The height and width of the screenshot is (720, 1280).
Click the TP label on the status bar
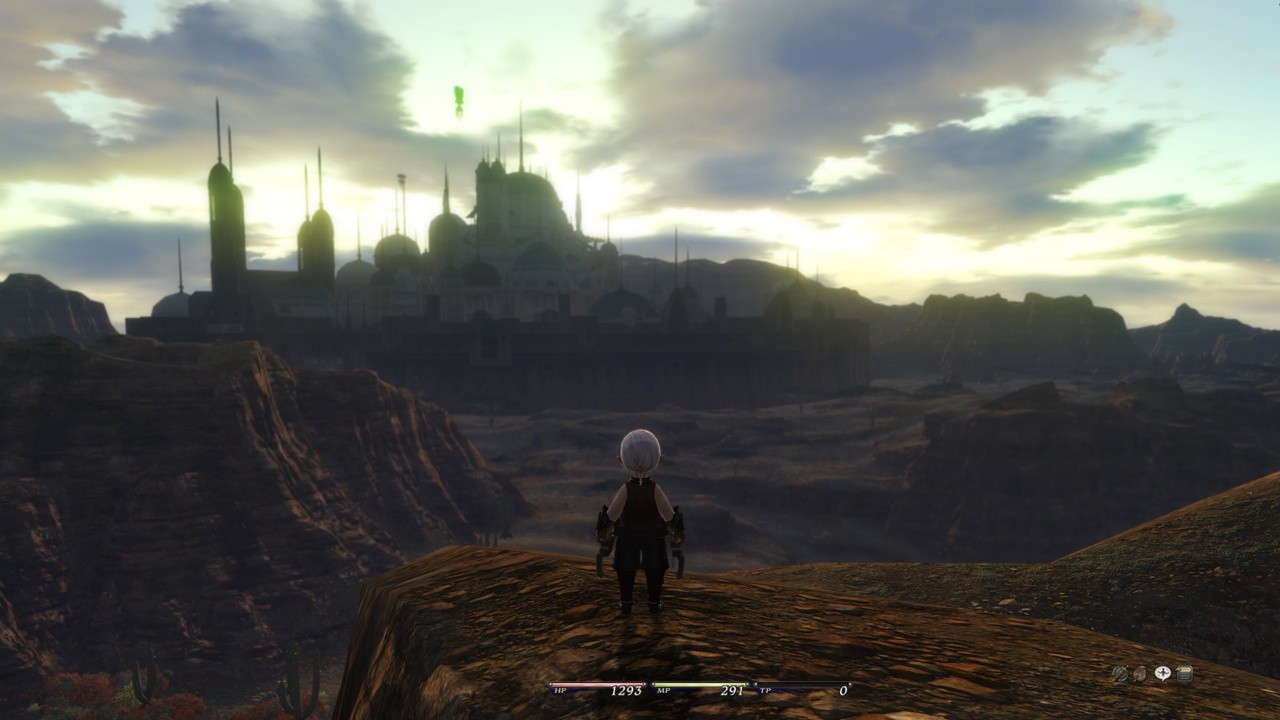tap(766, 691)
